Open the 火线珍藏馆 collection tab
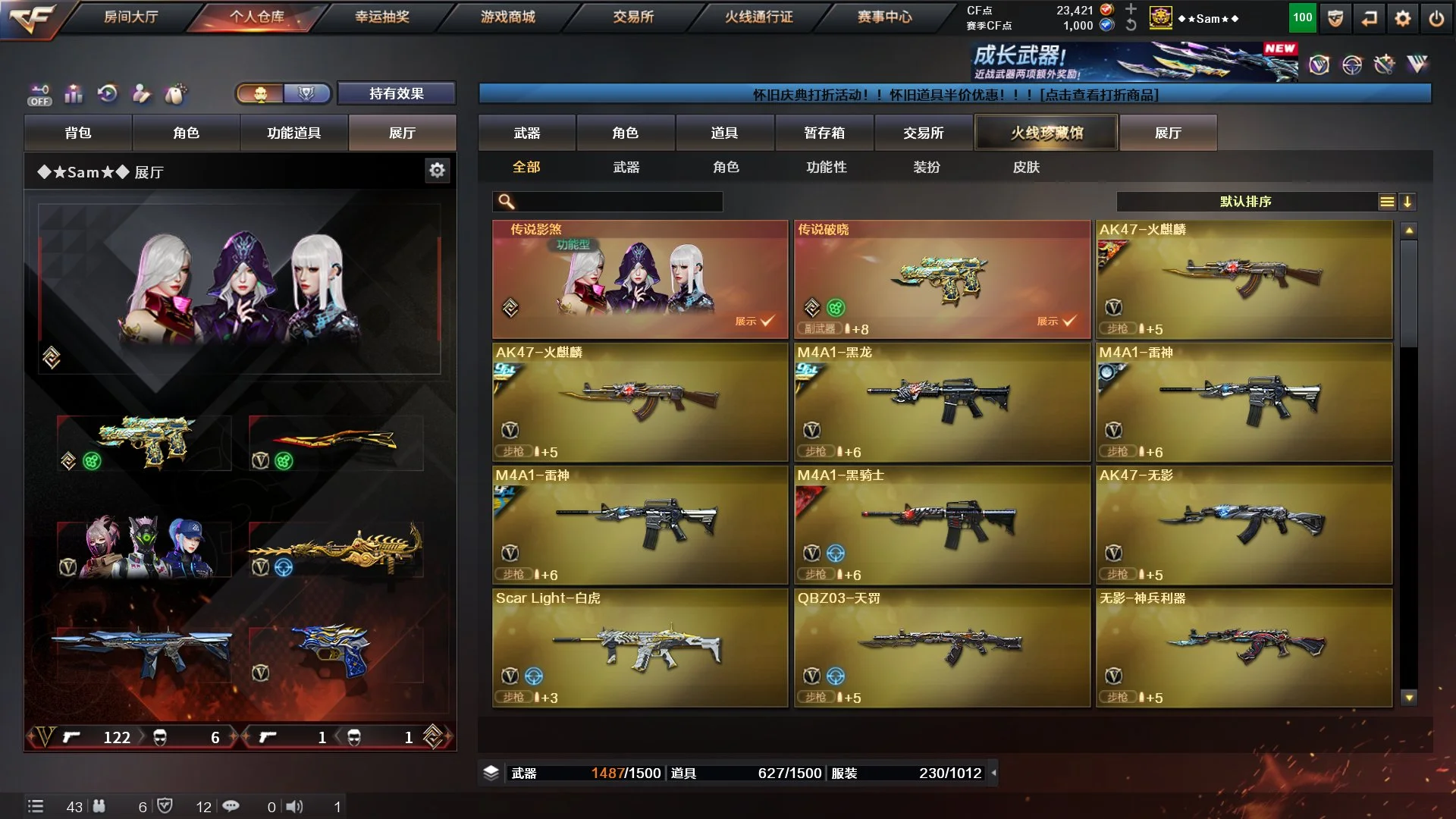Image resolution: width=1456 pixels, height=819 pixels. pos(1046,133)
